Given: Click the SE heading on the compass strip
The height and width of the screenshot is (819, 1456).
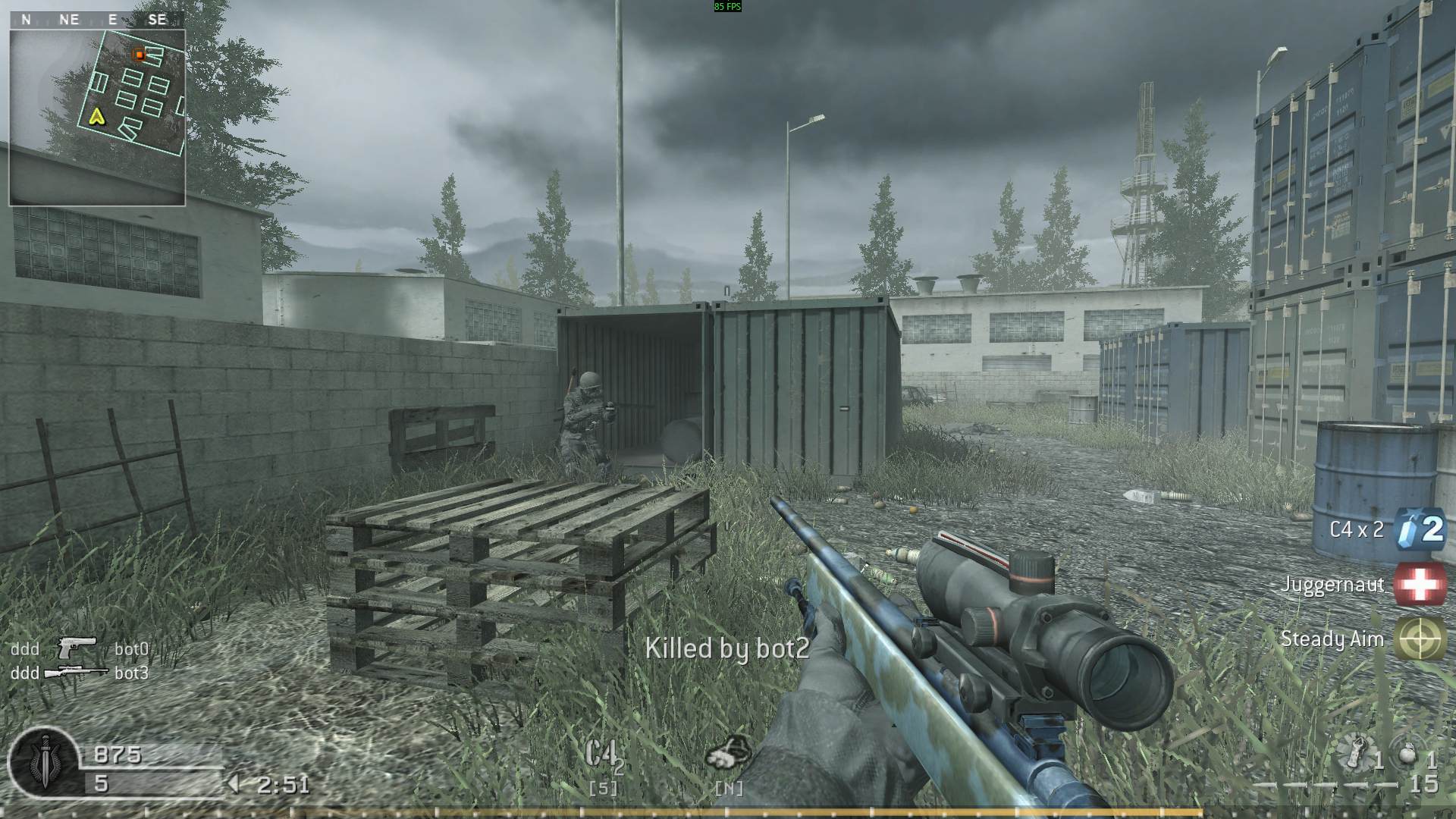Looking at the screenshot, I should [158, 19].
